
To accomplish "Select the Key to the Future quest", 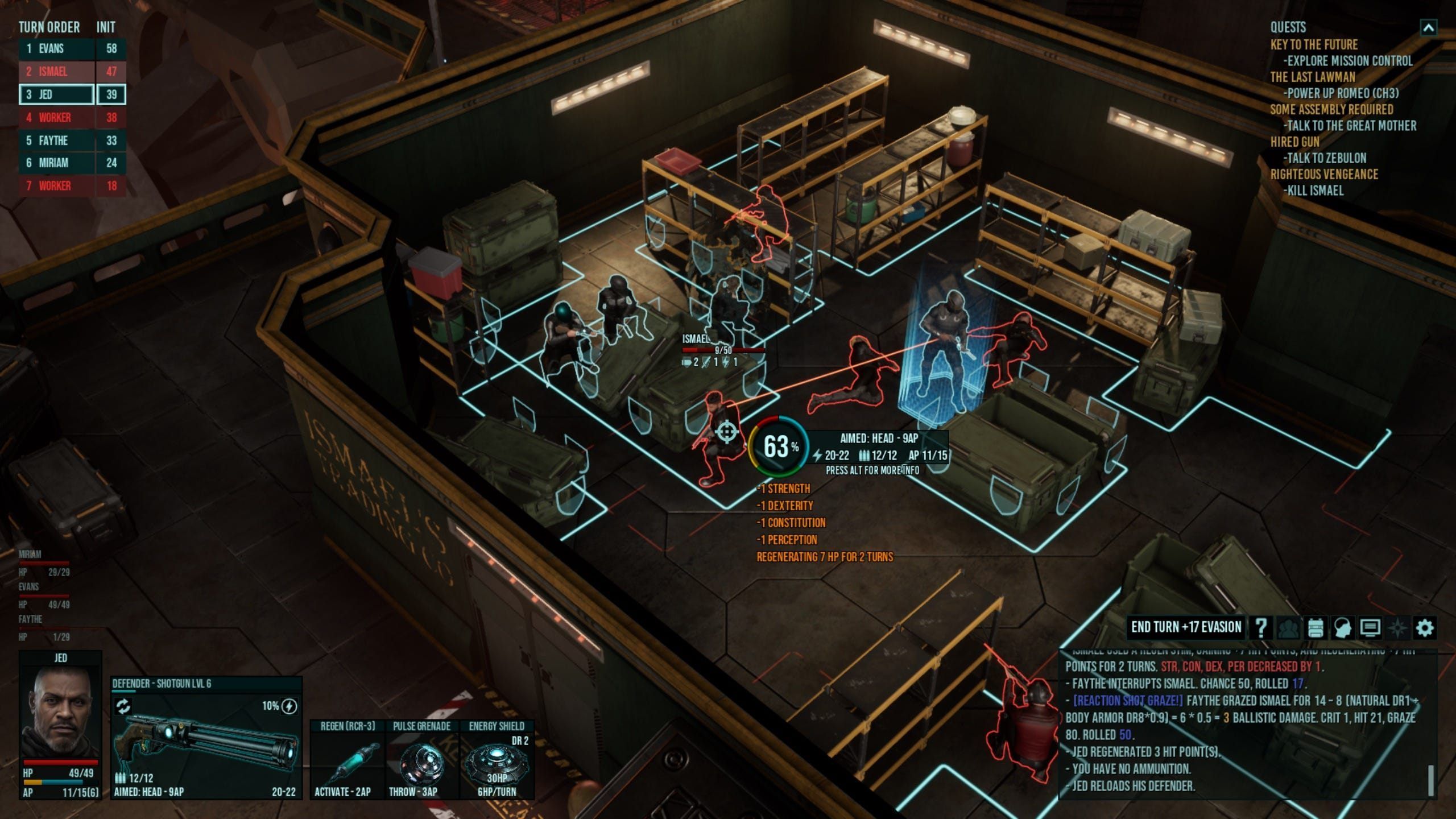I will point(1314,45).
